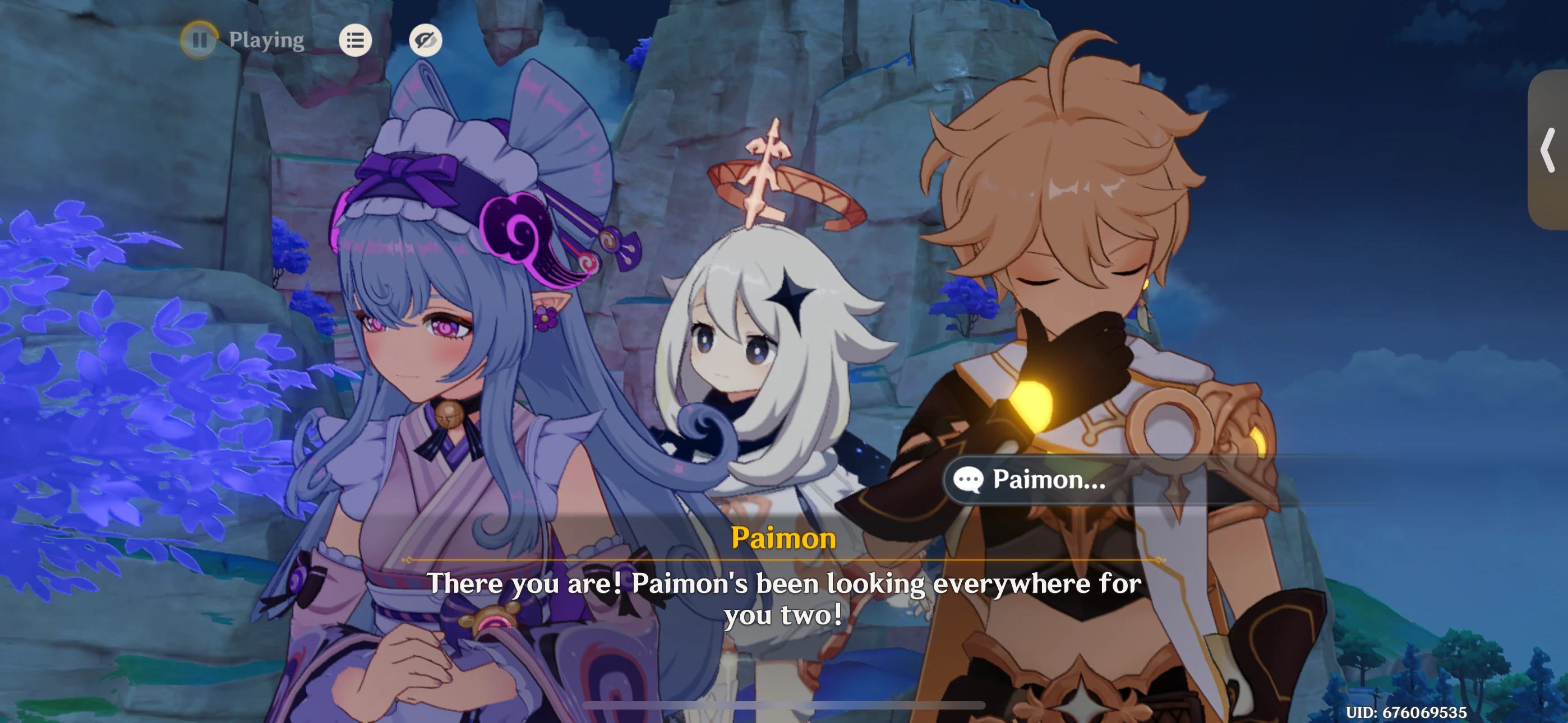This screenshot has width=1568, height=723.
Task: Select the Paimon... floating dialogue bubble
Action: (1047, 480)
